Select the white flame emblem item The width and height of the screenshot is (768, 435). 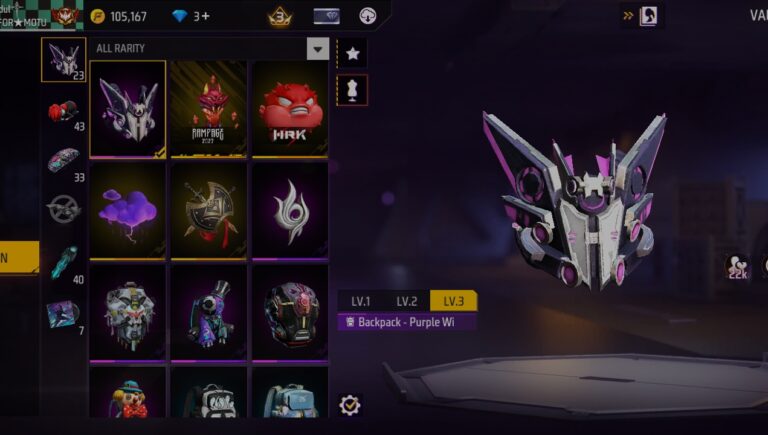(290, 210)
